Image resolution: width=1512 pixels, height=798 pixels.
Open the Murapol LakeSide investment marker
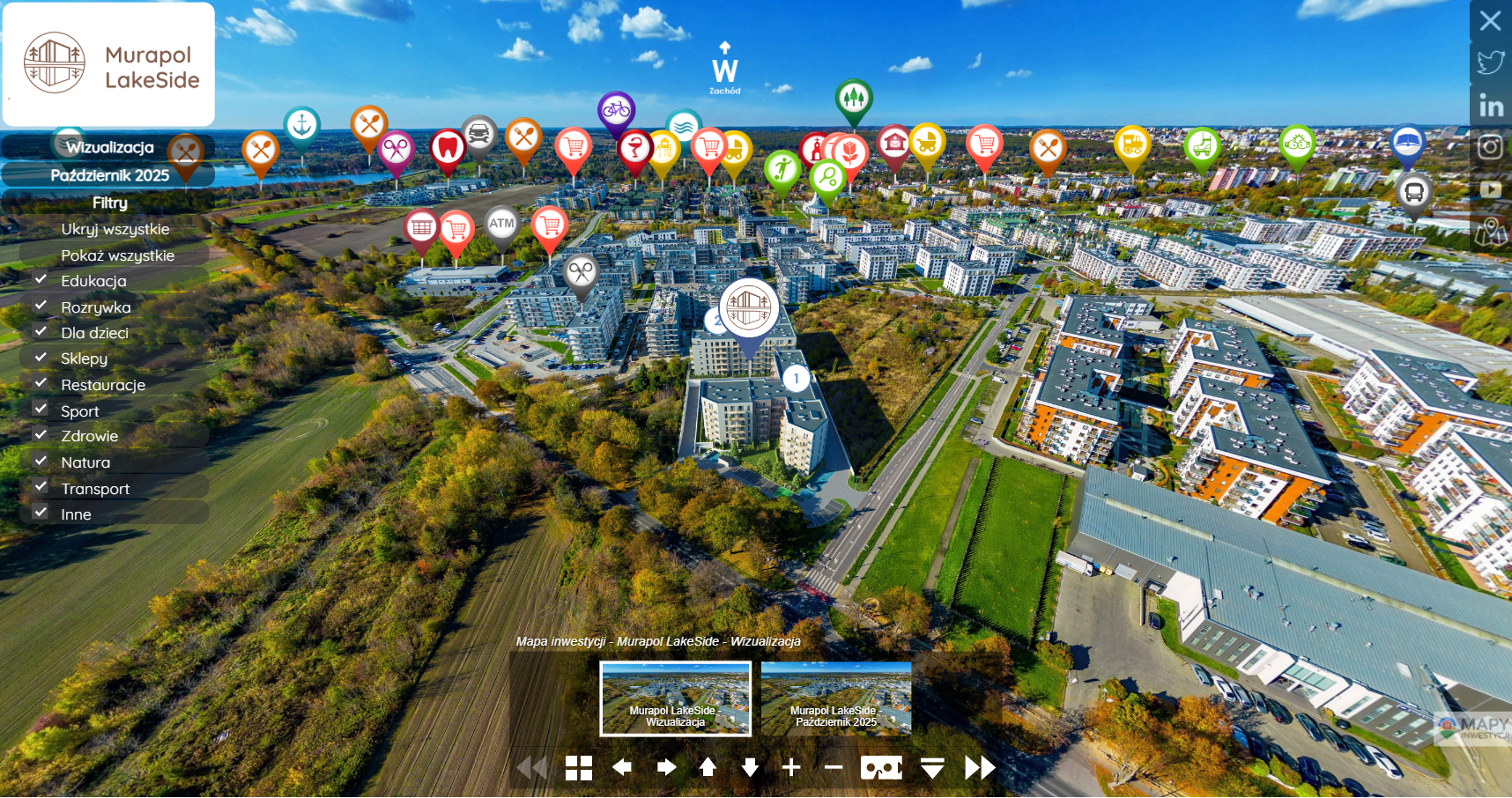pyautogui.click(x=749, y=308)
